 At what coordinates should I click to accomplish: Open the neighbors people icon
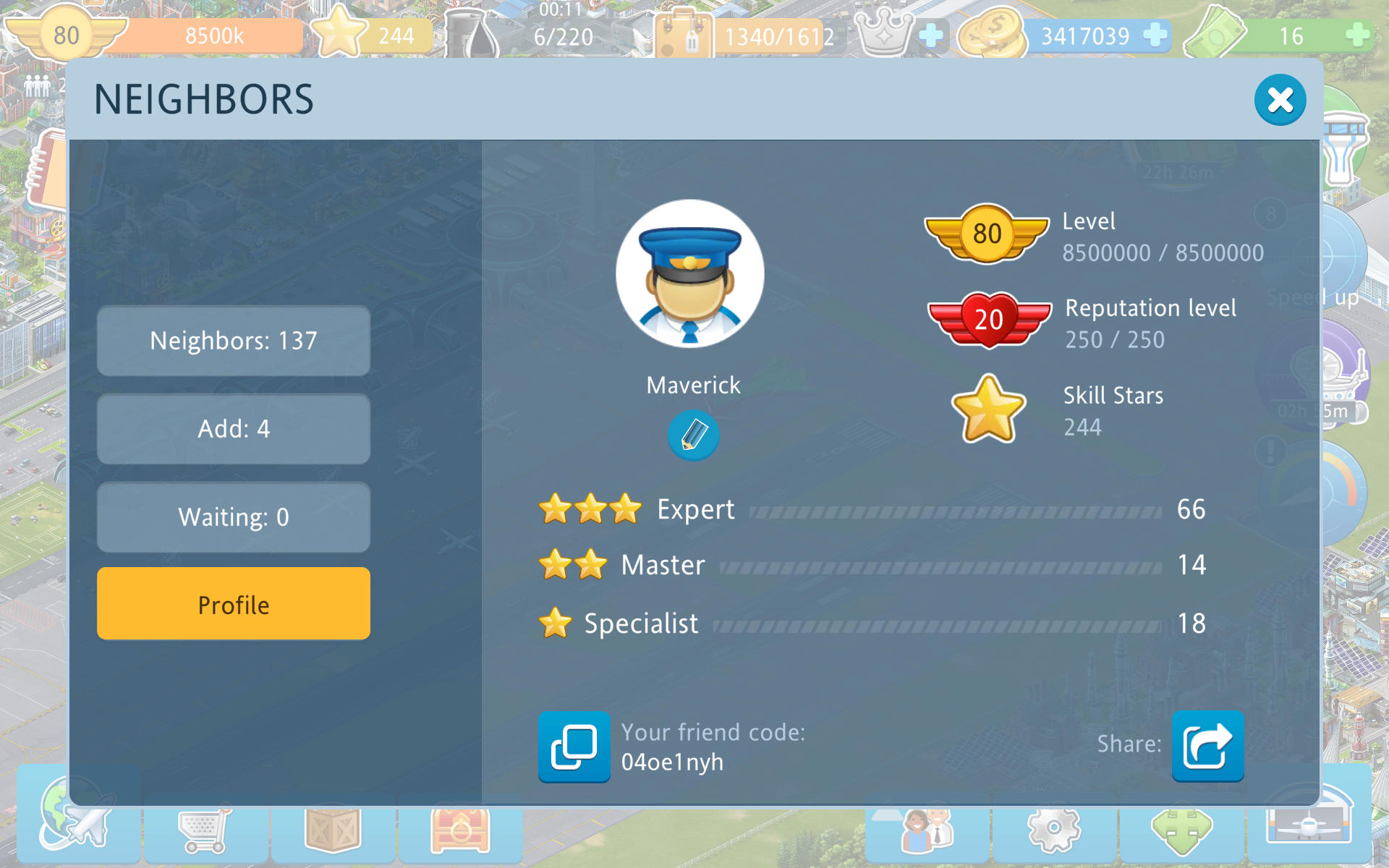click(x=927, y=830)
